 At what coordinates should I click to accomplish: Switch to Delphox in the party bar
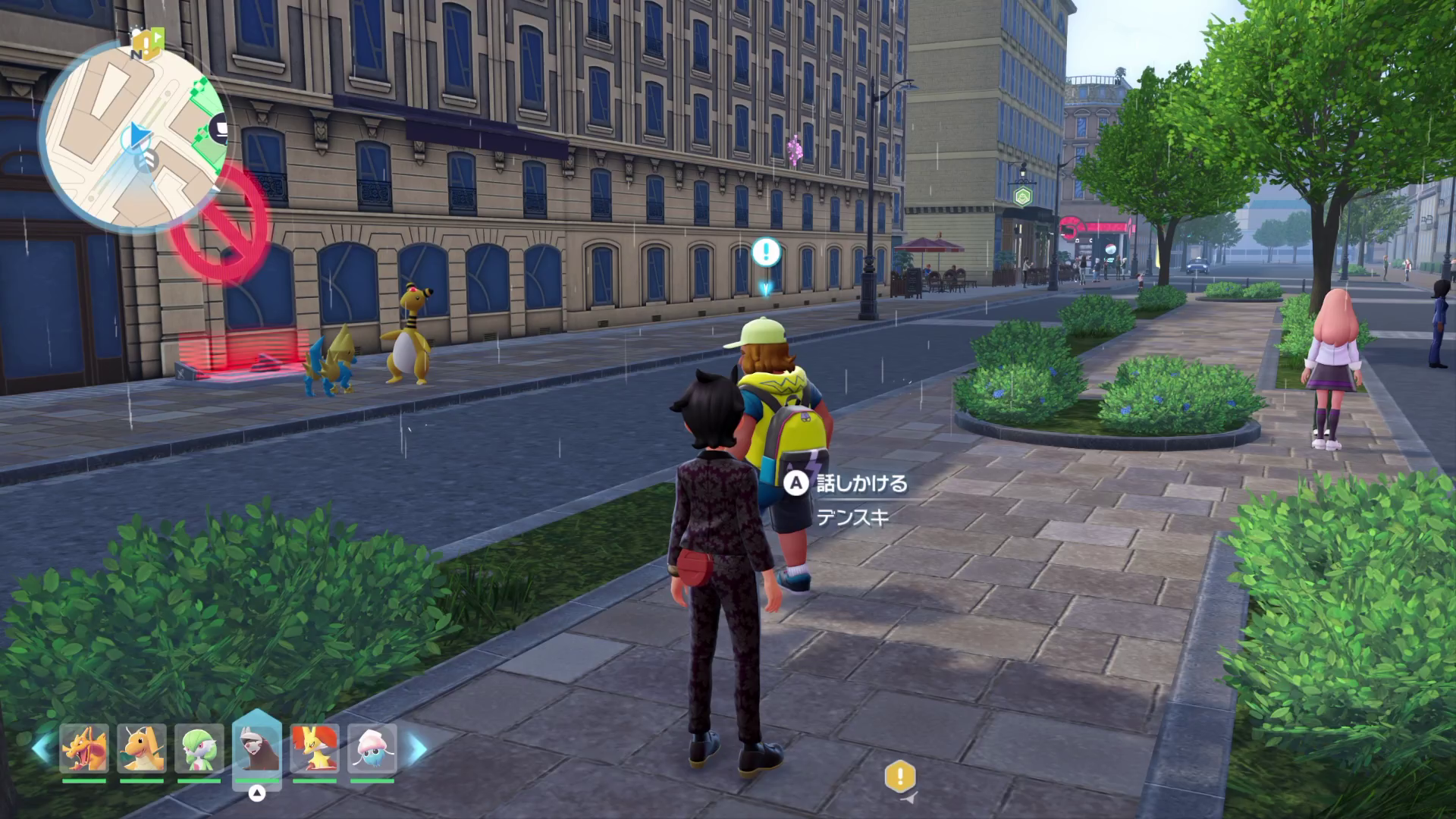(314, 749)
